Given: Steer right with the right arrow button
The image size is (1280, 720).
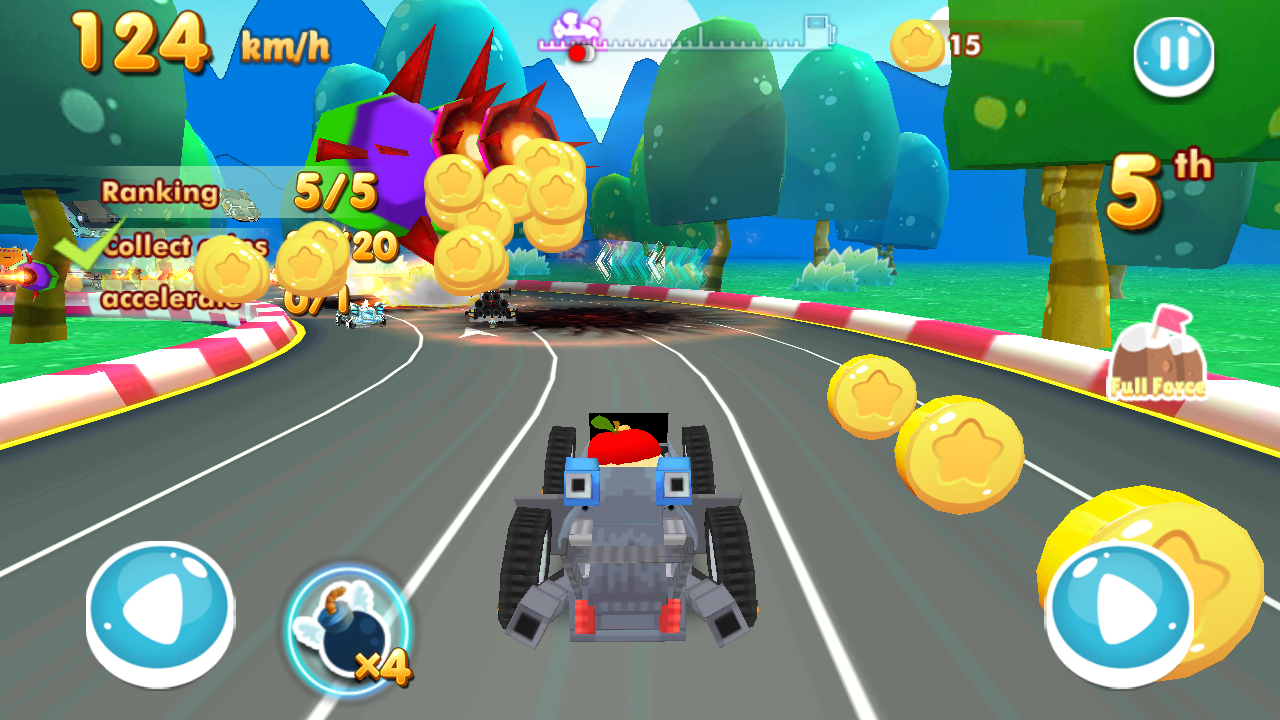Looking at the screenshot, I should tap(1119, 612).
